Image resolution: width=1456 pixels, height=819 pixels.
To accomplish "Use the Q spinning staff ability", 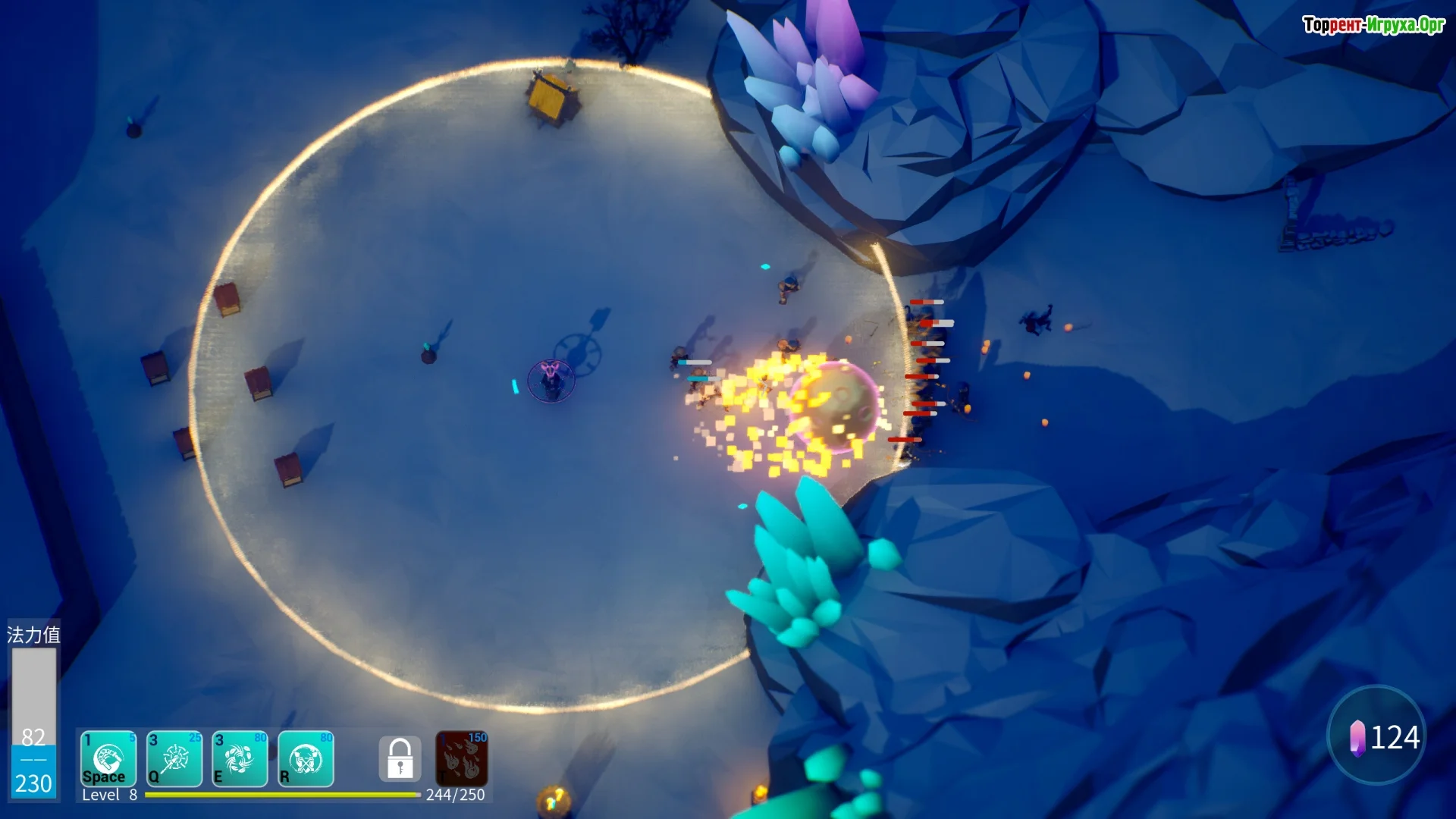I will click(174, 759).
